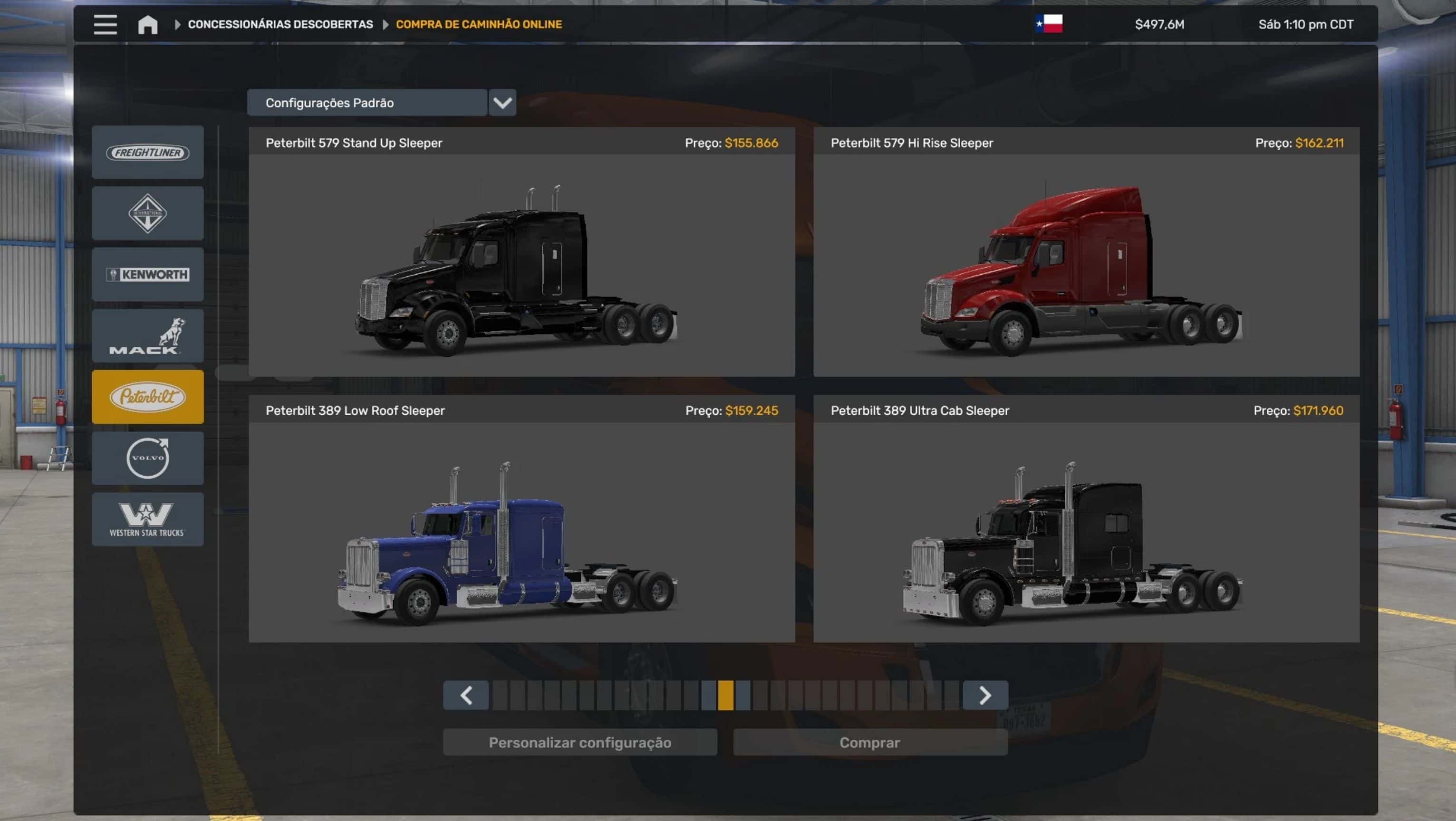This screenshot has height=821, width=1456.
Task: Advance to the next page of trucks
Action: [984, 695]
